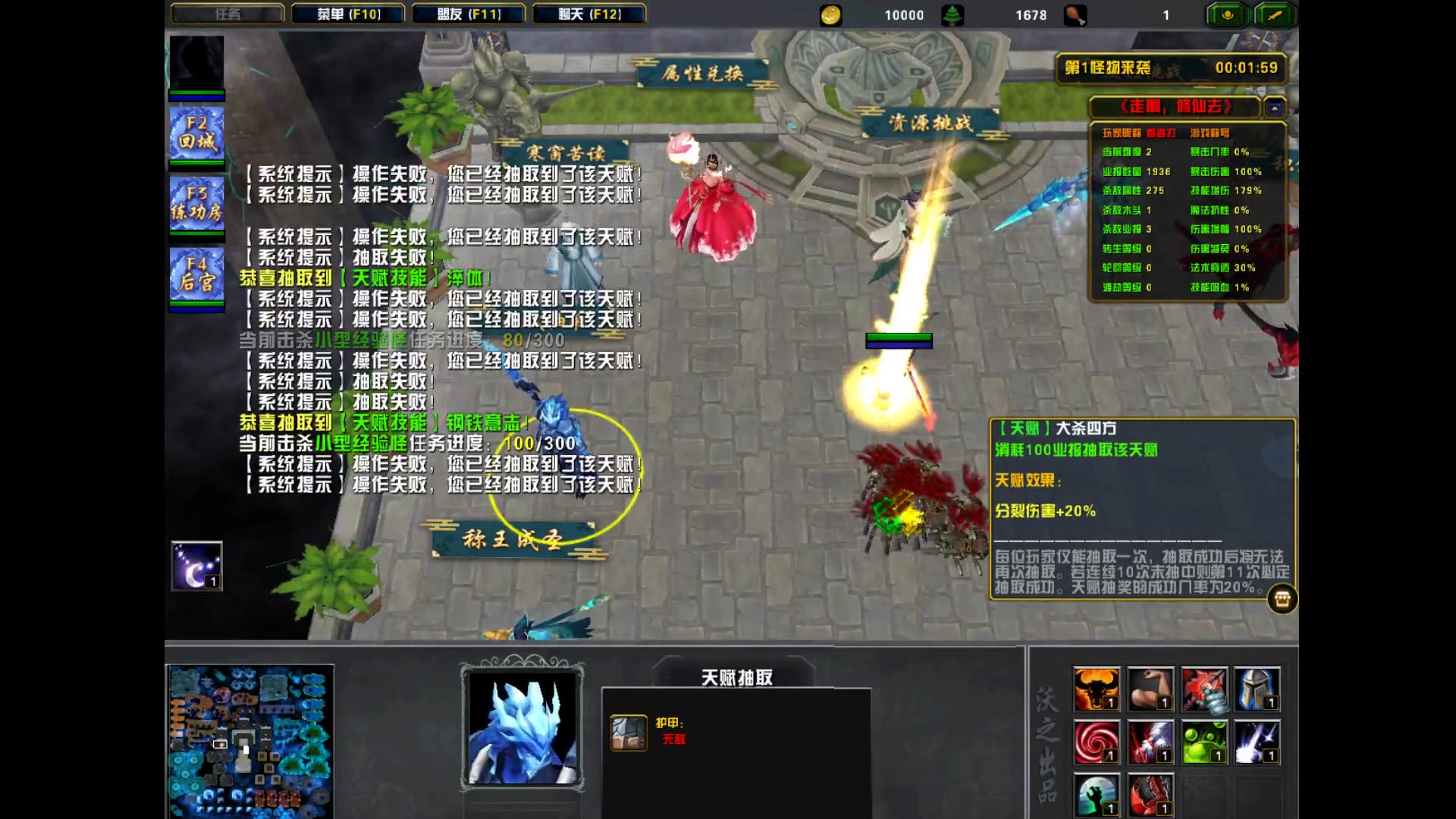
Task: Select the flexing arm strength skill icon
Action: [x=1150, y=690]
